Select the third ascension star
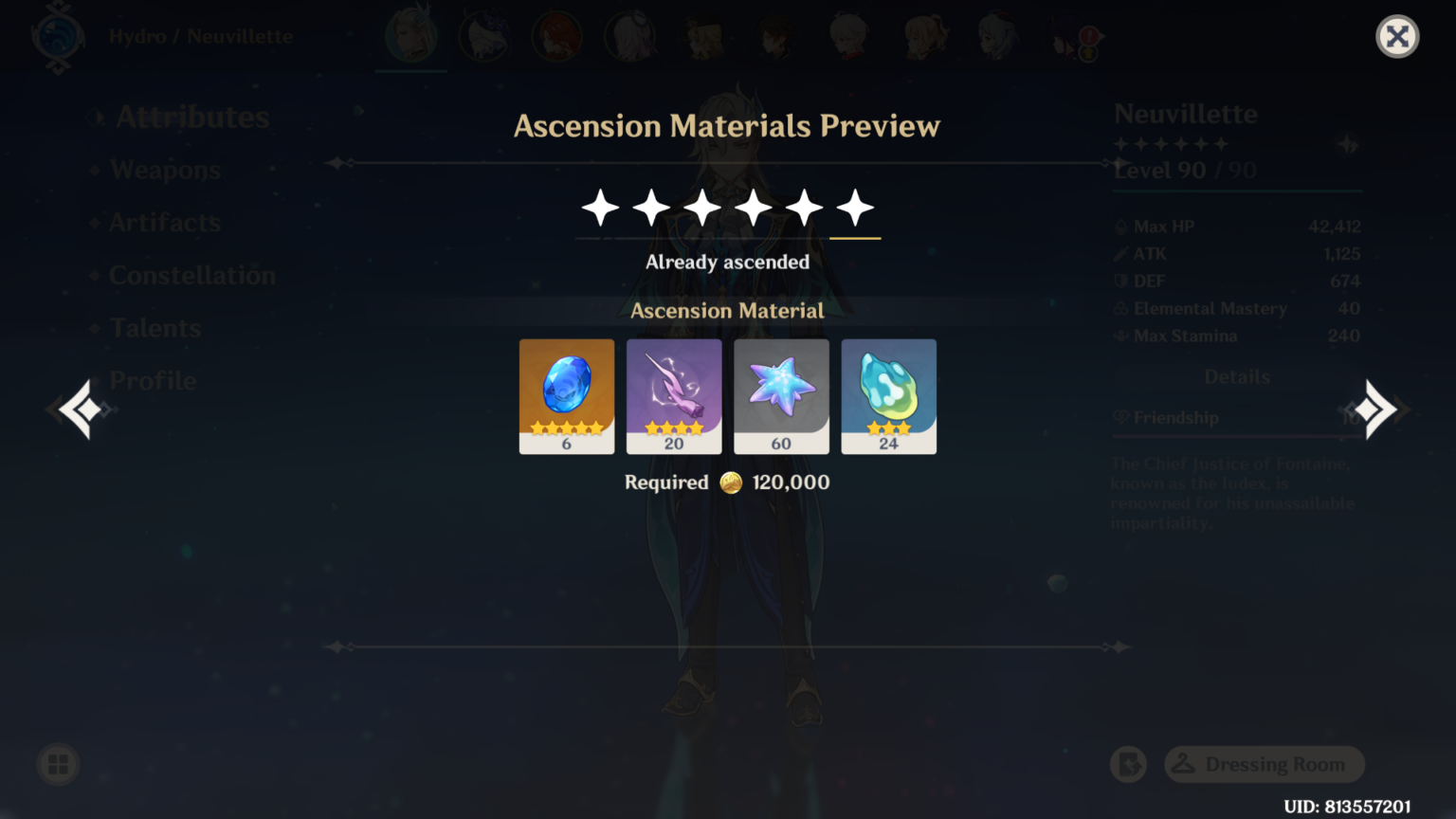Viewport: 1456px width, 819px height. click(702, 207)
